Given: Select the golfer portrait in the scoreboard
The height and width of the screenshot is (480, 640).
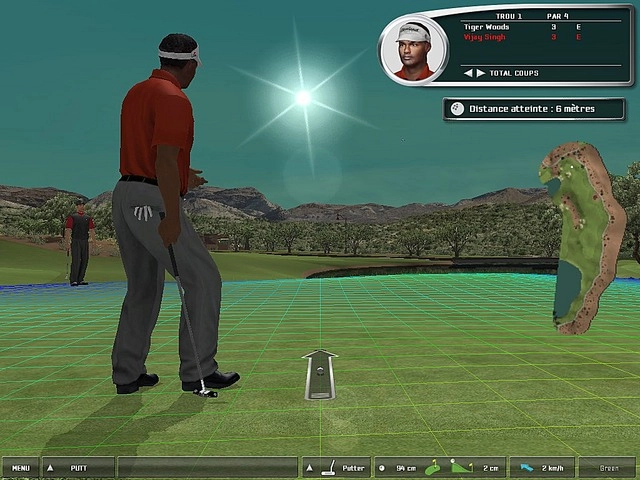Looking at the screenshot, I should coord(413,50).
